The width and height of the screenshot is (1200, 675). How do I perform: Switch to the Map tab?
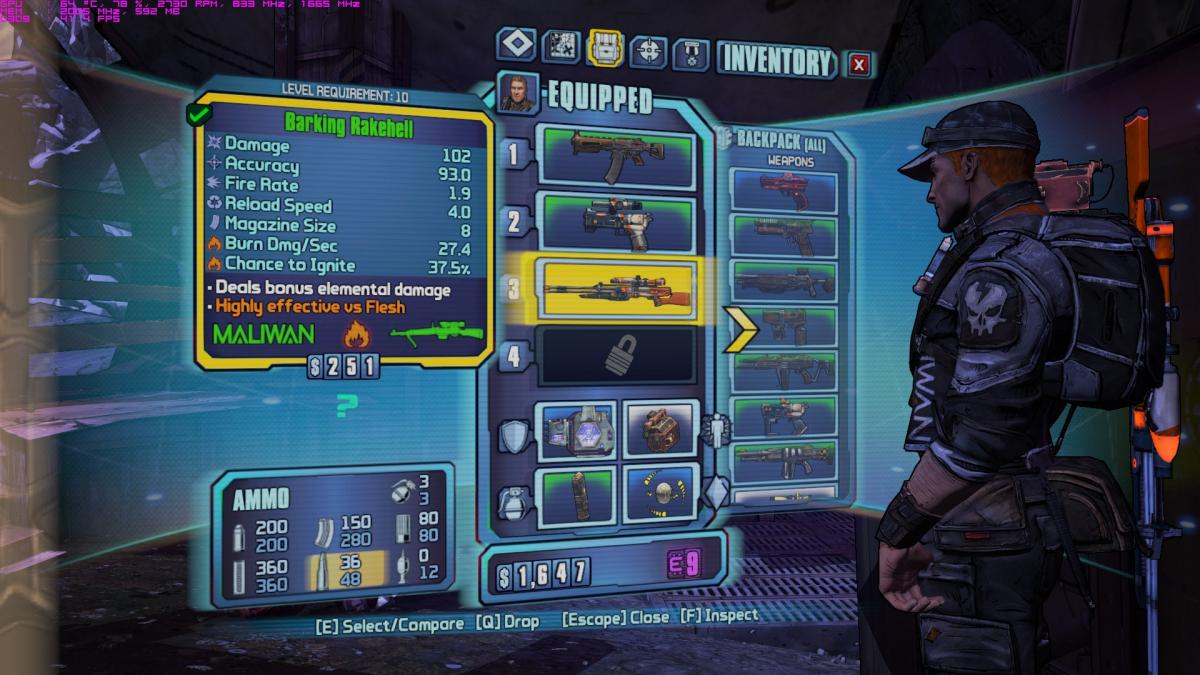(562, 46)
